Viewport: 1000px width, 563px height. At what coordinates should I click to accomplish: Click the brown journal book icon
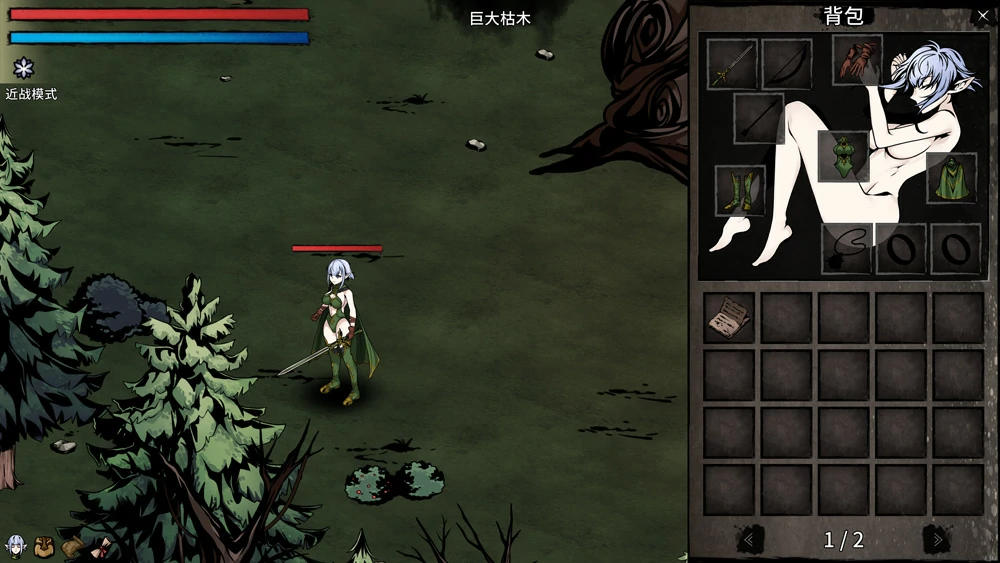(72, 546)
